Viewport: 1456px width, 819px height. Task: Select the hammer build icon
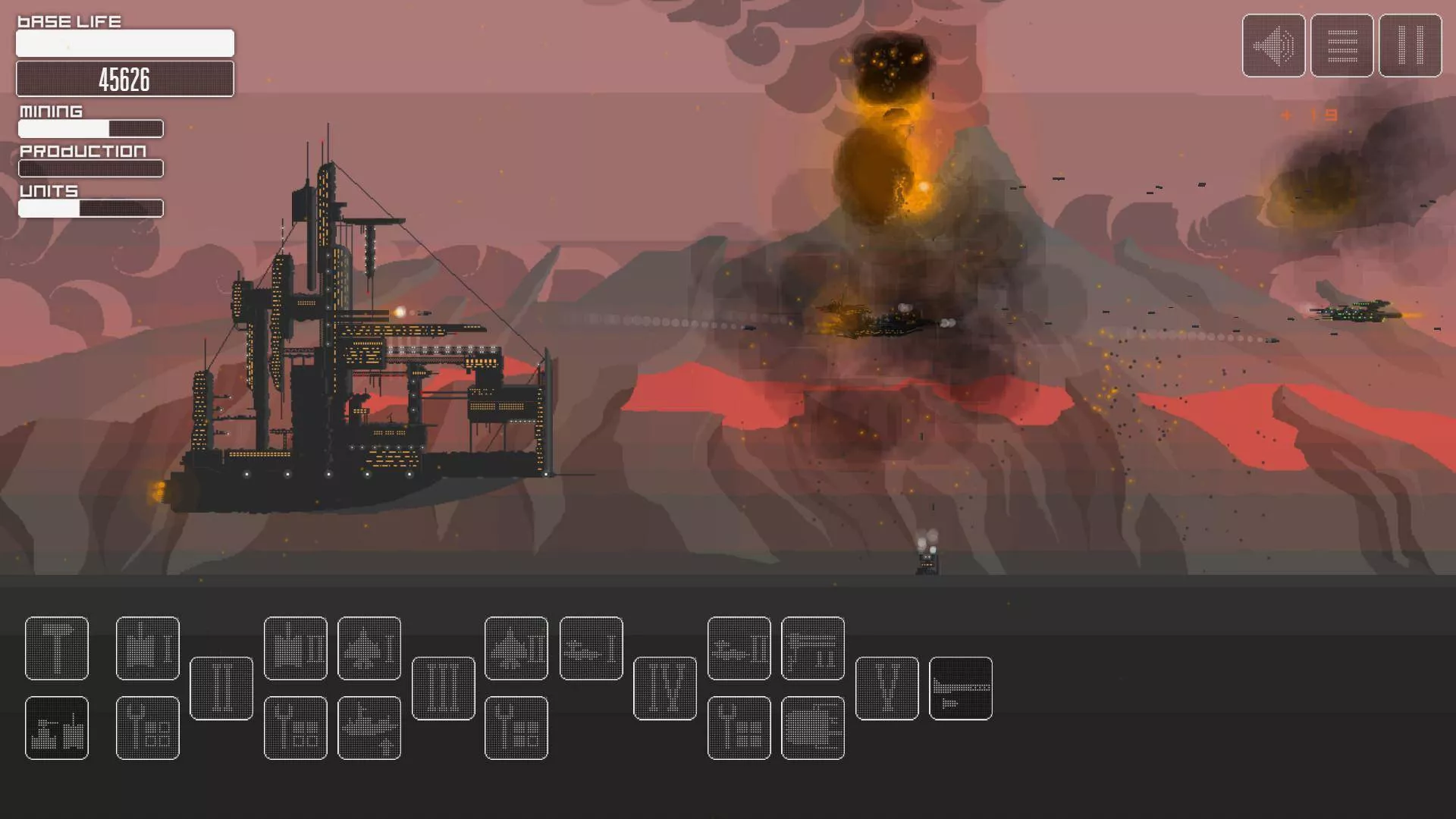point(57,648)
